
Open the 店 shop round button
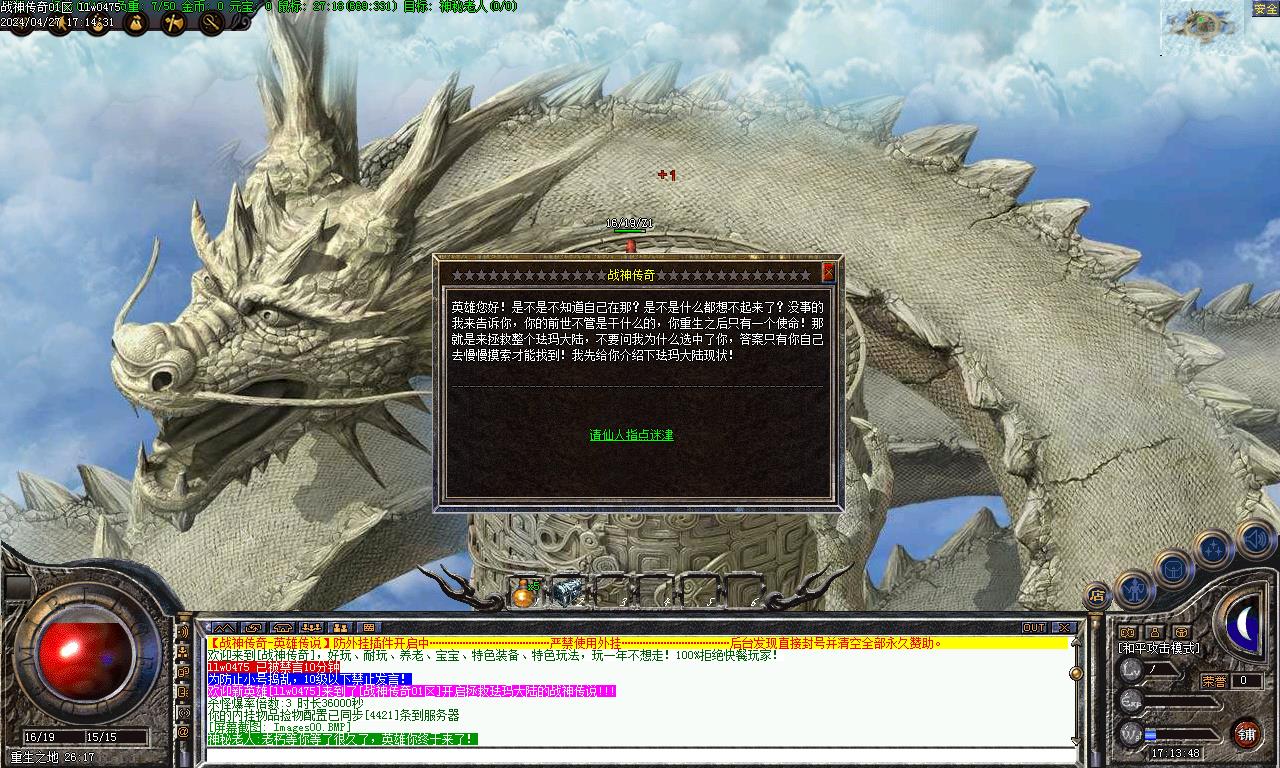click(1097, 596)
